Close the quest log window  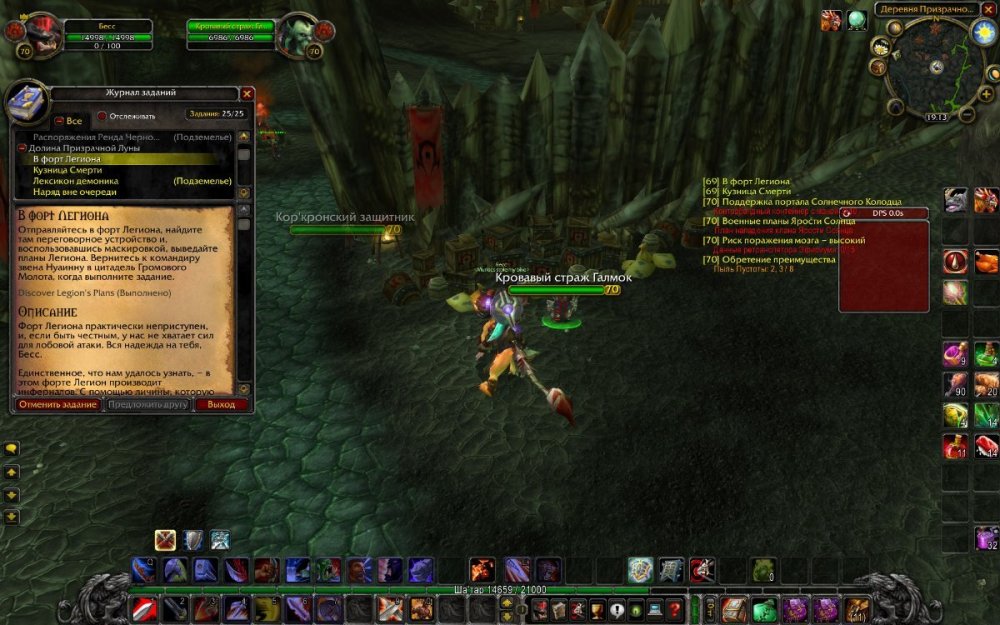click(x=247, y=93)
